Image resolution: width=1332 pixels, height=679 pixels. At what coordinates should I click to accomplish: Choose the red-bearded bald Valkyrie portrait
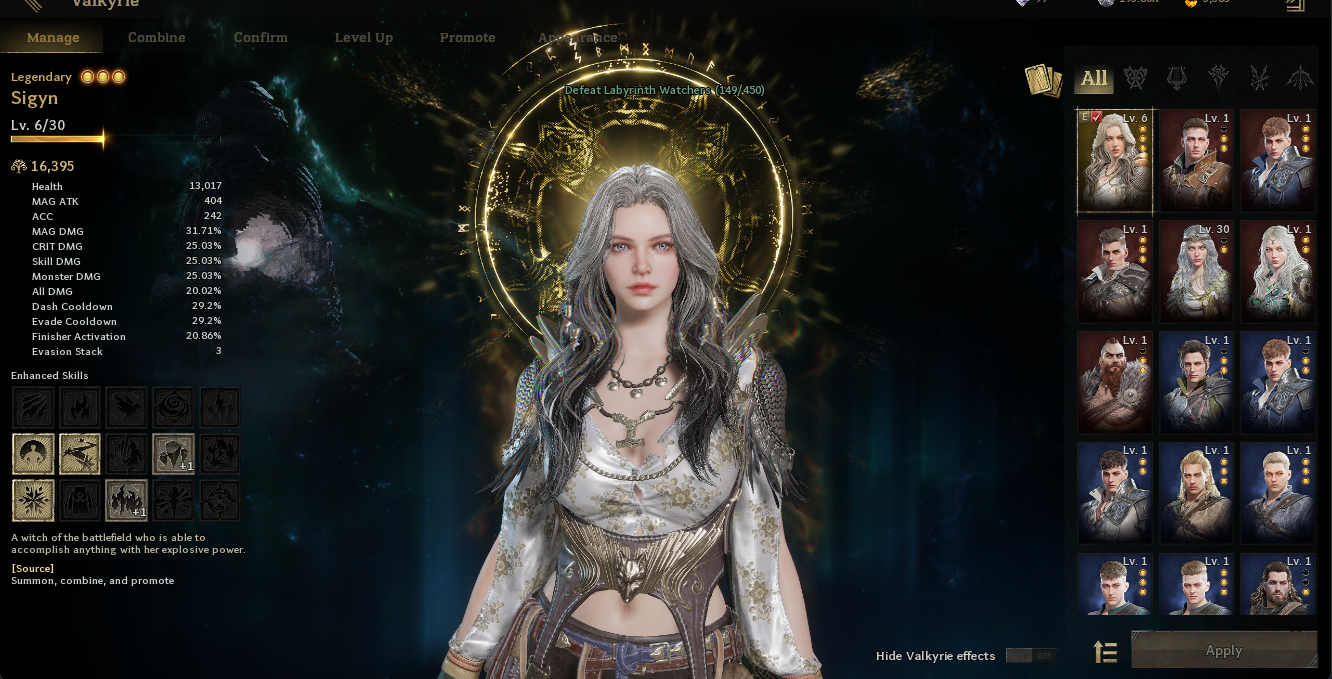pyautogui.click(x=1115, y=382)
